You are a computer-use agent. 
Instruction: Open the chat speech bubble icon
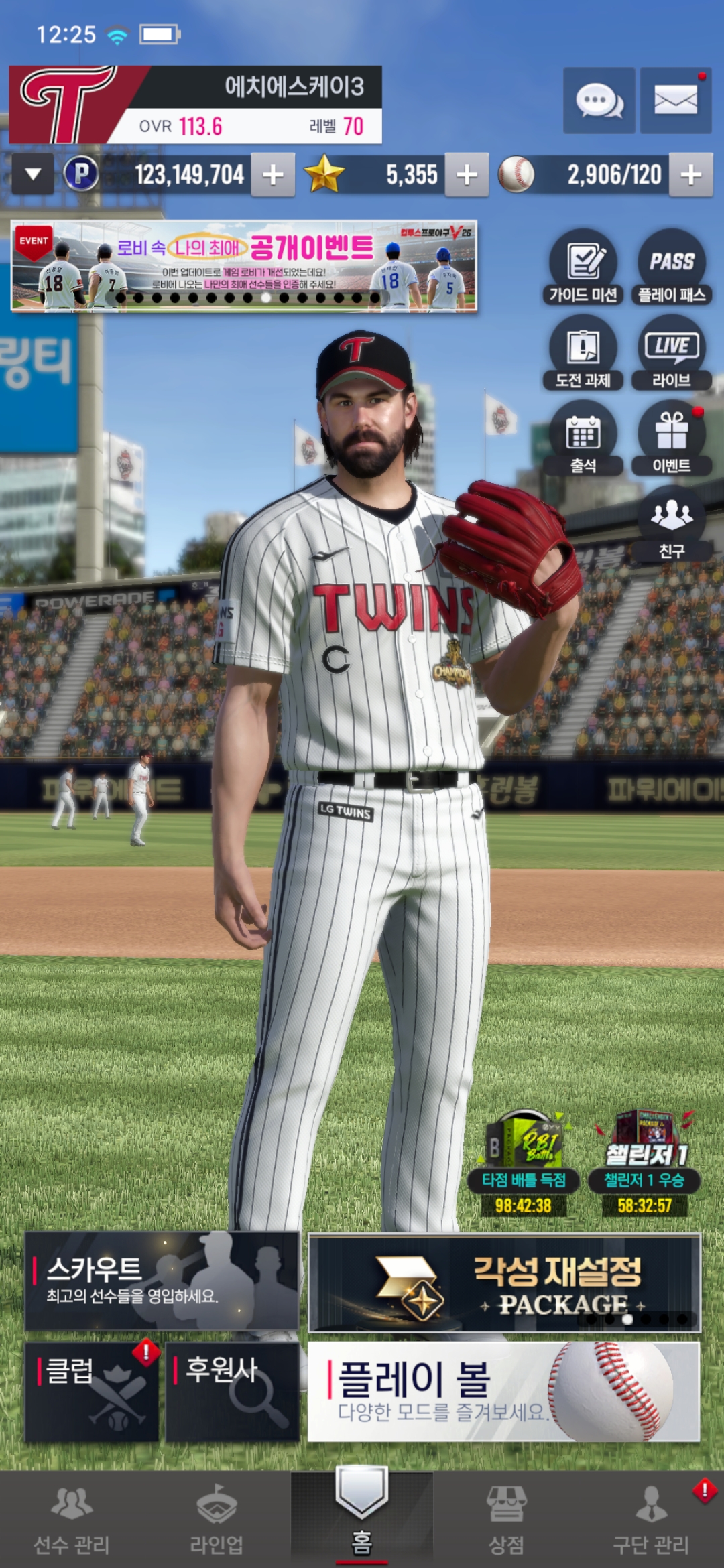click(x=599, y=101)
